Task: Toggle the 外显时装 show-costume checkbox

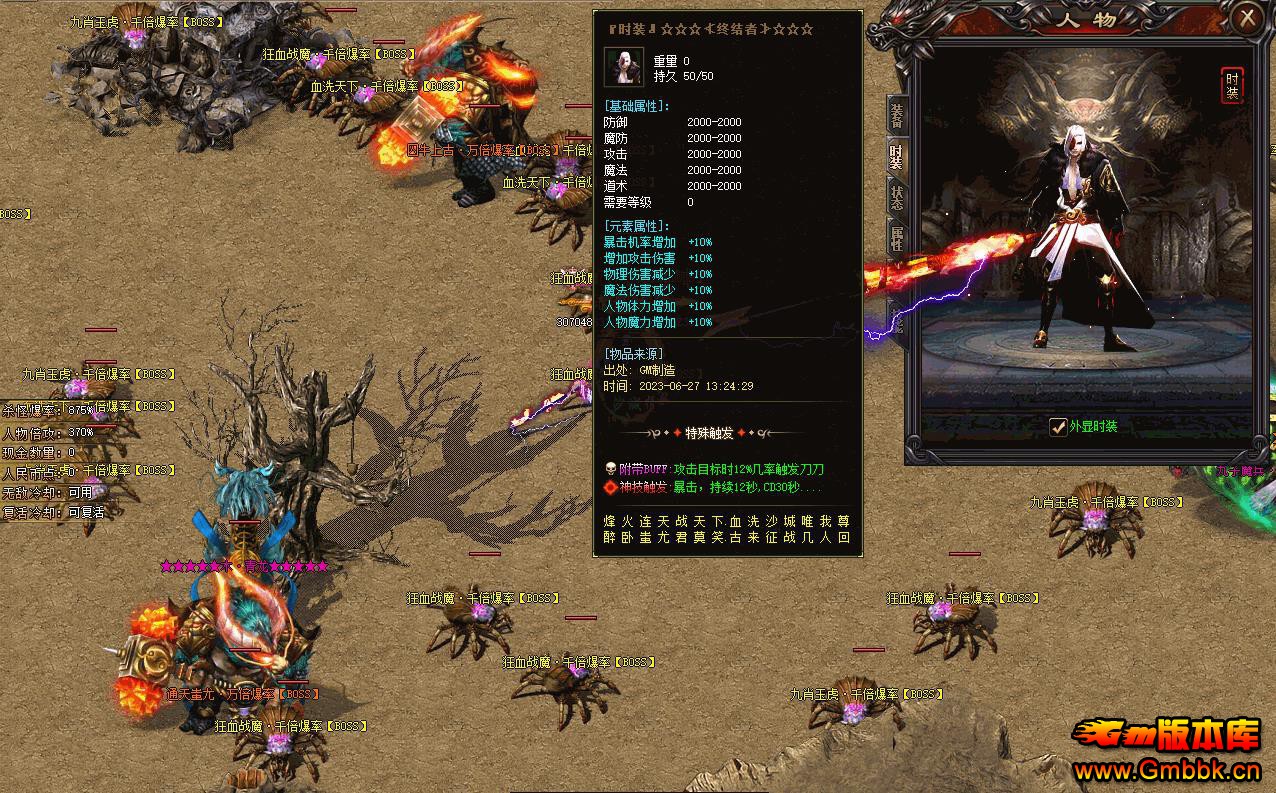Action: [x=1058, y=427]
